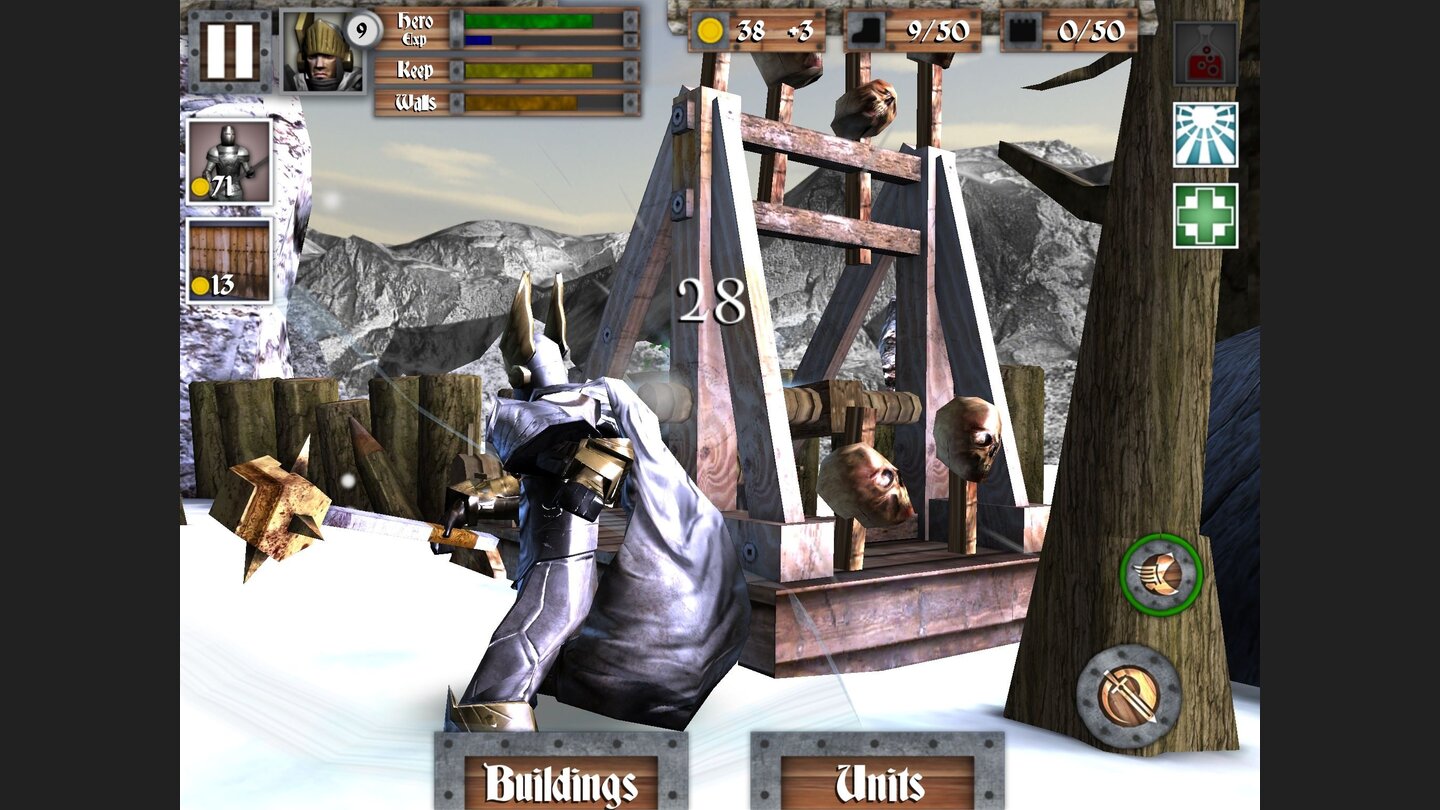The width and height of the screenshot is (1440, 810).
Task: Click the castle icon showing 0/50 buildings
Action: [x=1023, y=32]
